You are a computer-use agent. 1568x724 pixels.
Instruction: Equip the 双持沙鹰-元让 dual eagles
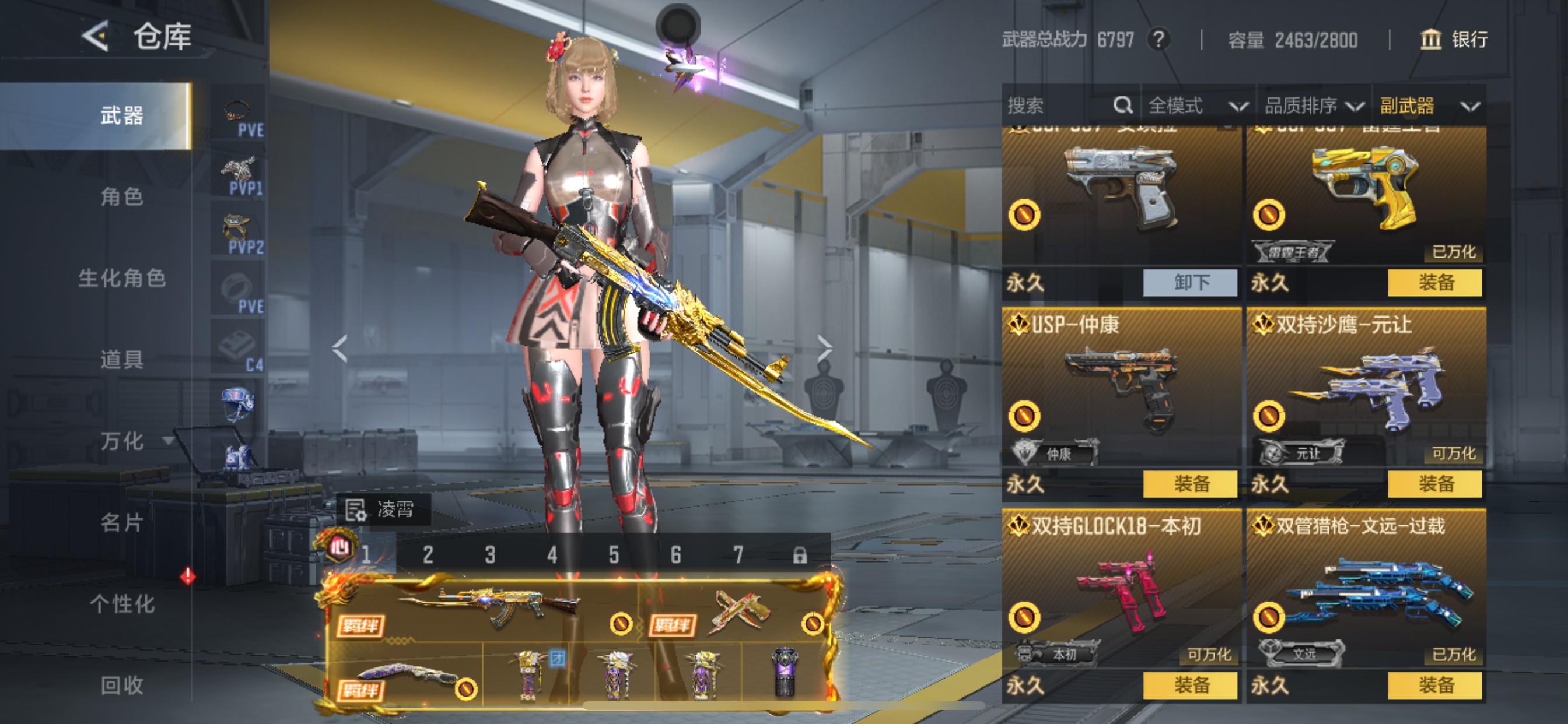point(1434,484)
